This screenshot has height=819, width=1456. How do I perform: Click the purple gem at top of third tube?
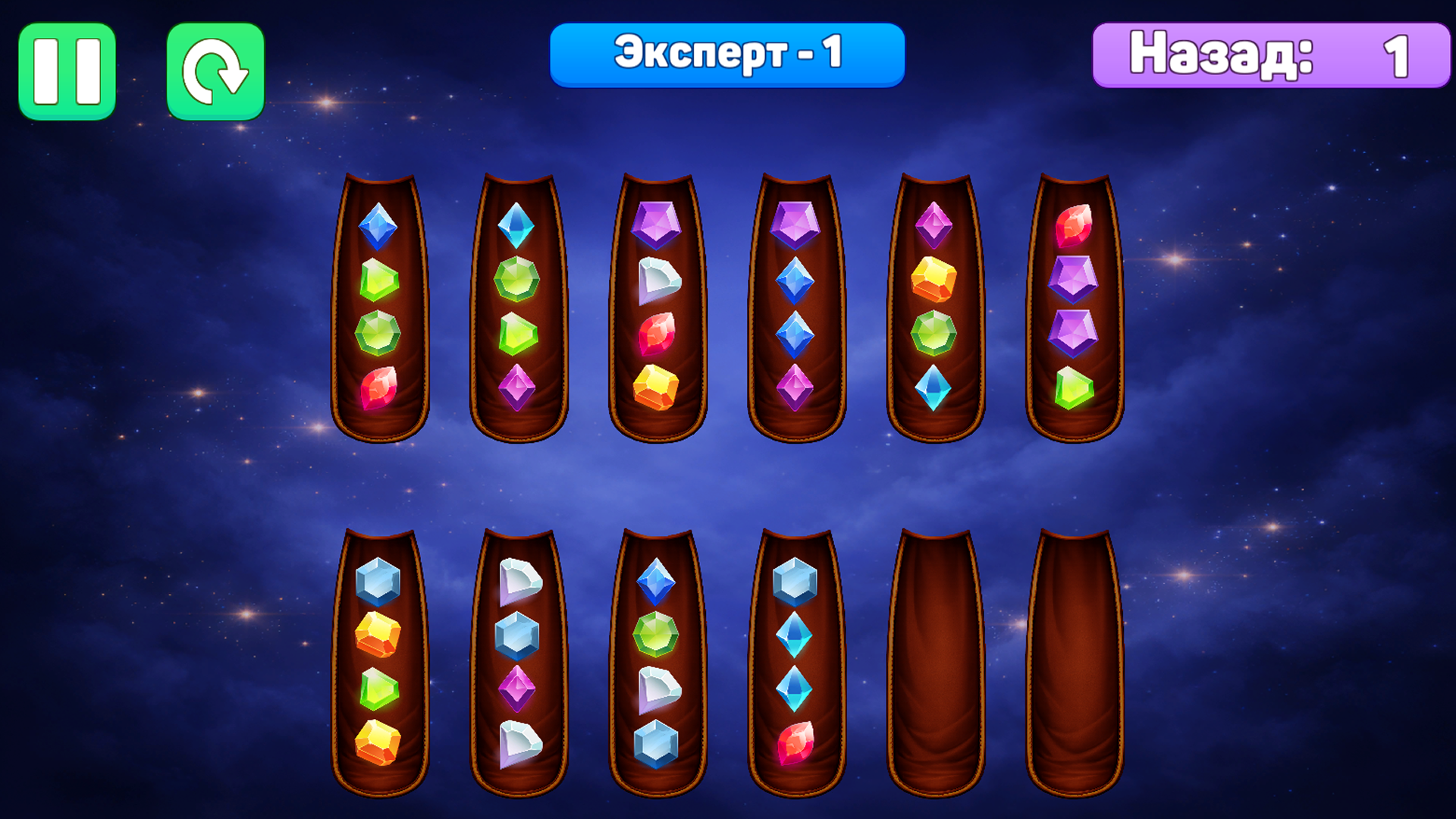659,225
